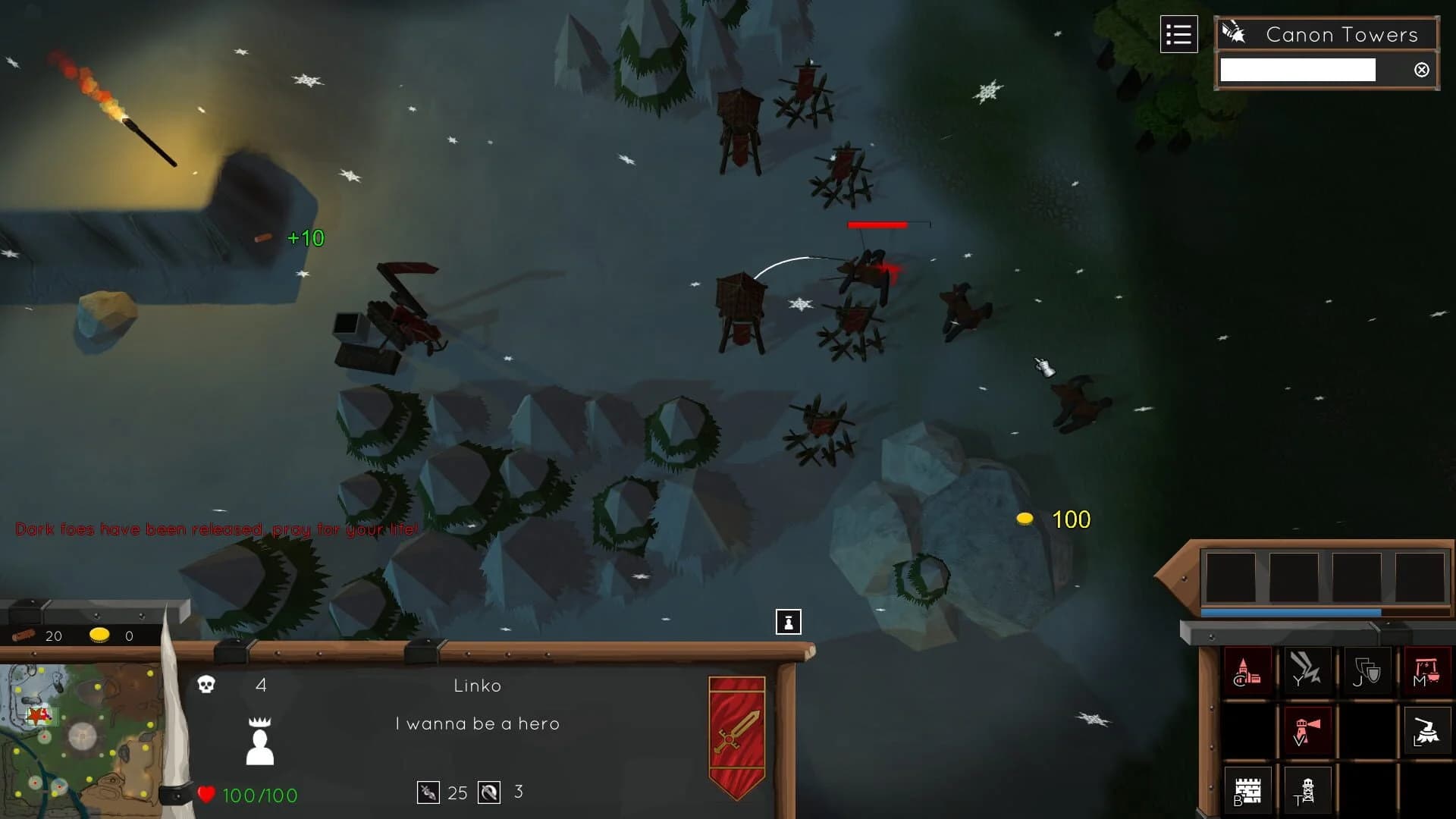
Task: Select the lumber axe icon labeled L
Action: point(1429,730)
